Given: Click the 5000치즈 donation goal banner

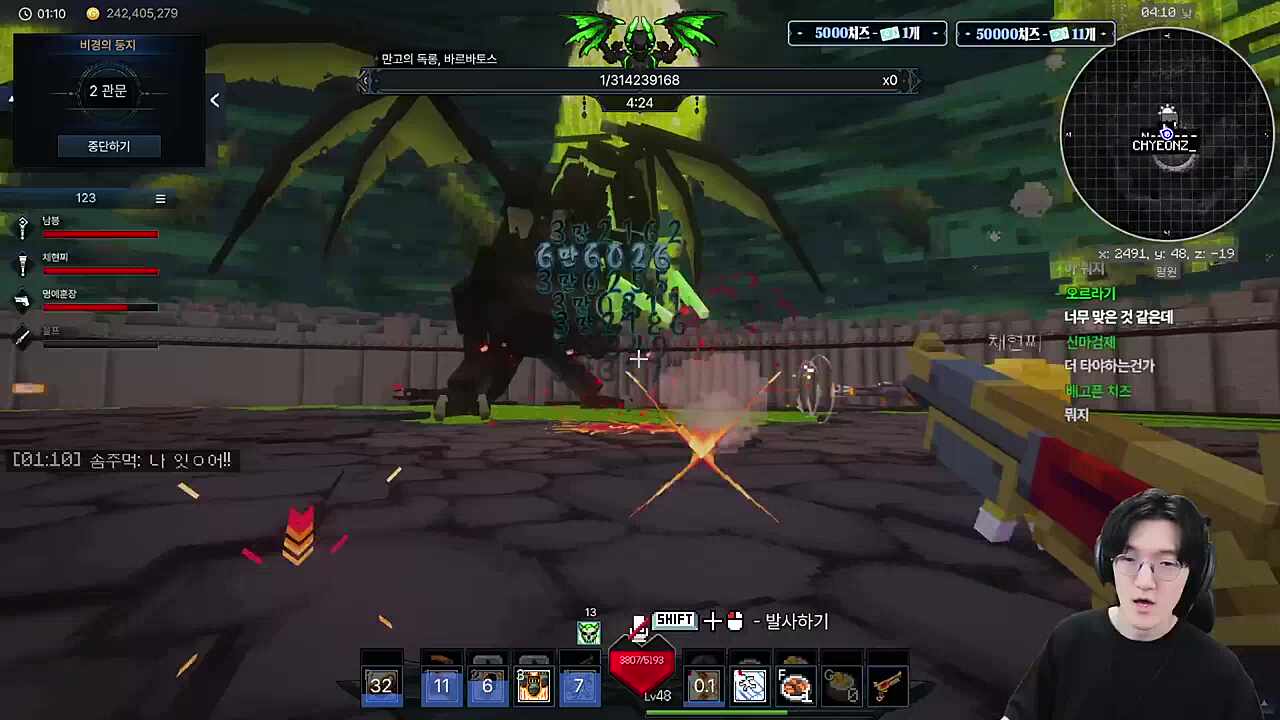Looking at the screenshot, I should pos(867,34).
